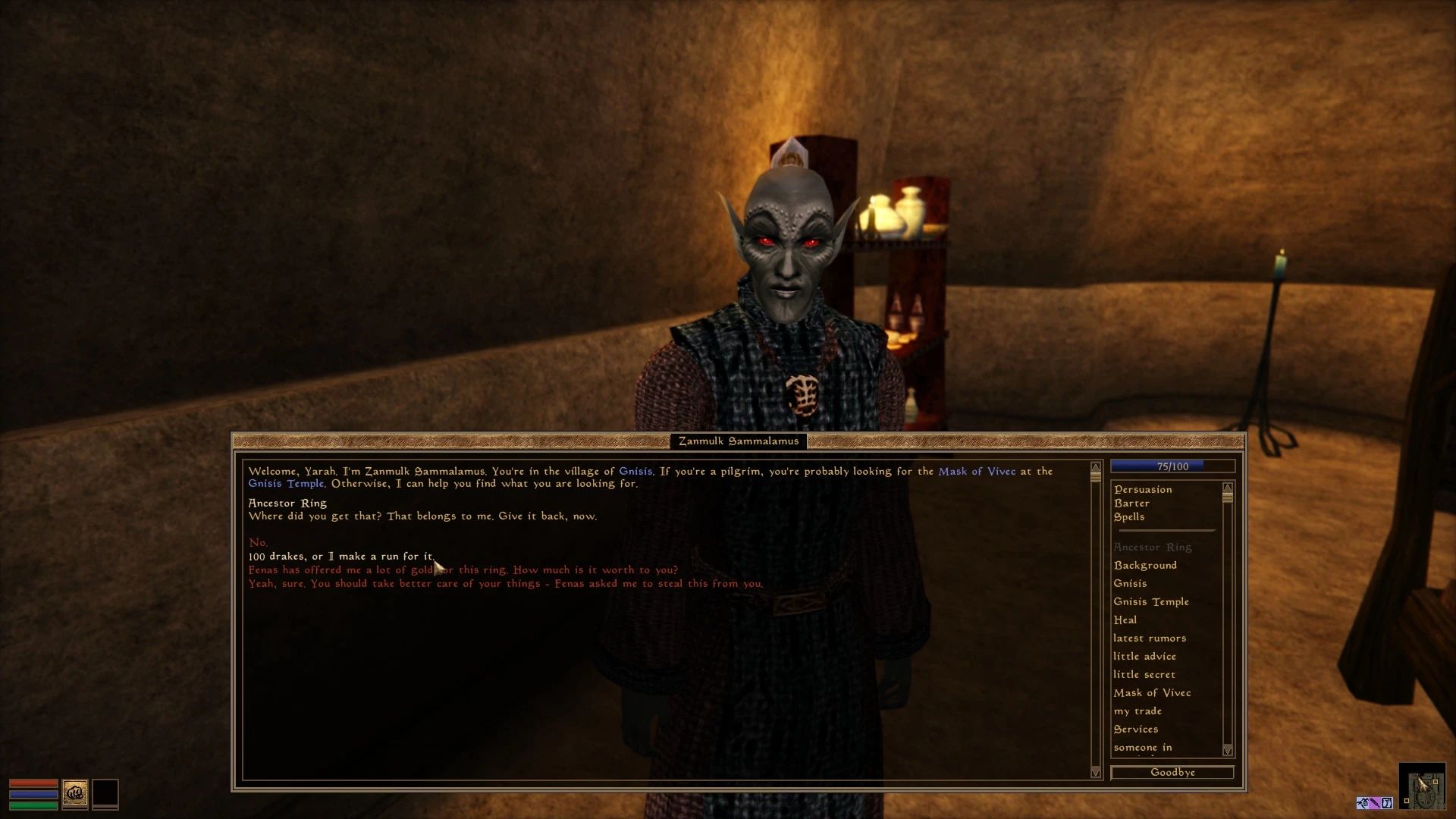This screenshot has height=819, width=1456.
Task: Click the empty selected magic slot
Action: click(104, 793)
